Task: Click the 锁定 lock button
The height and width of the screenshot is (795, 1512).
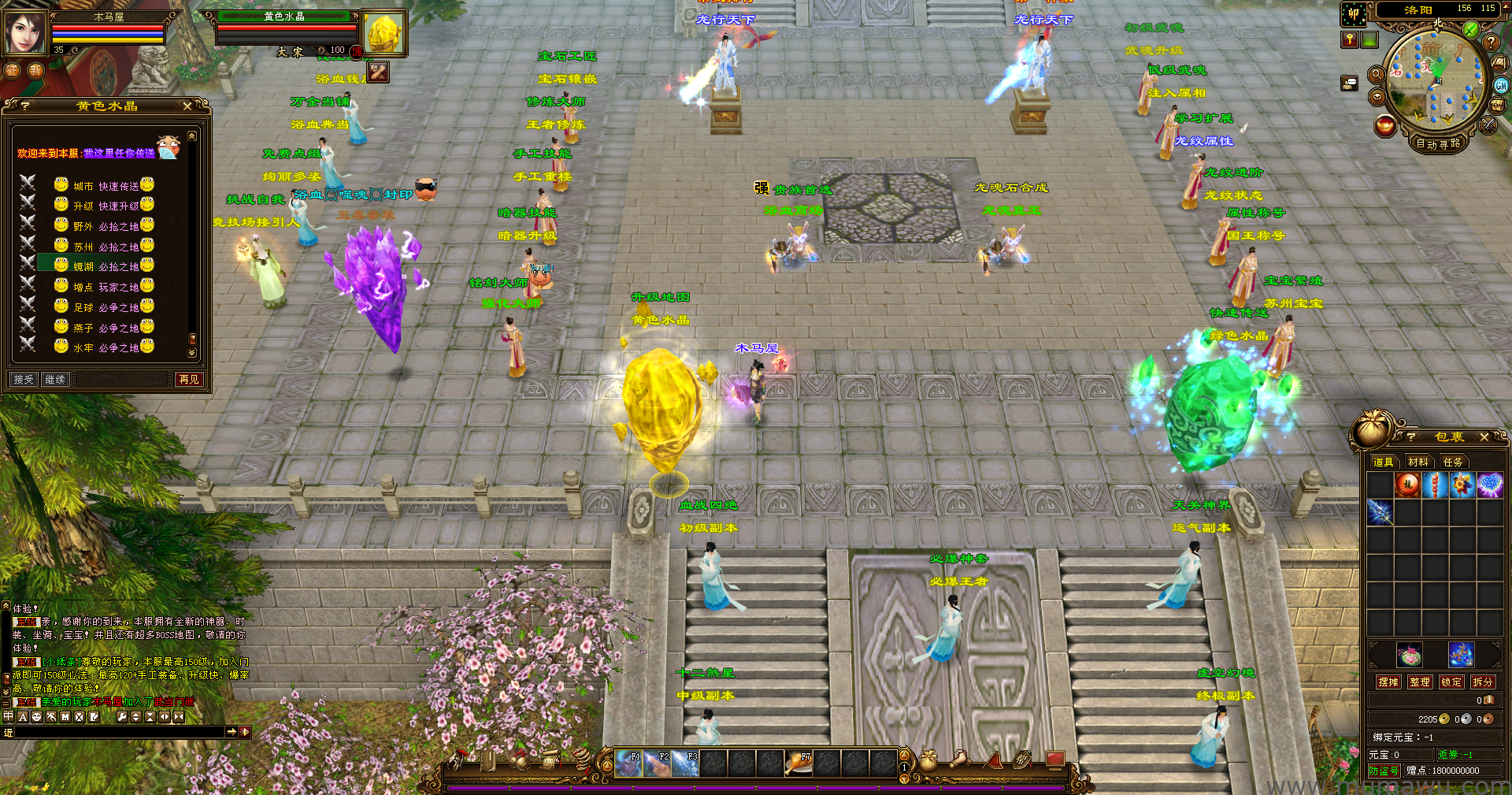Action: [x=1451, y=682]
